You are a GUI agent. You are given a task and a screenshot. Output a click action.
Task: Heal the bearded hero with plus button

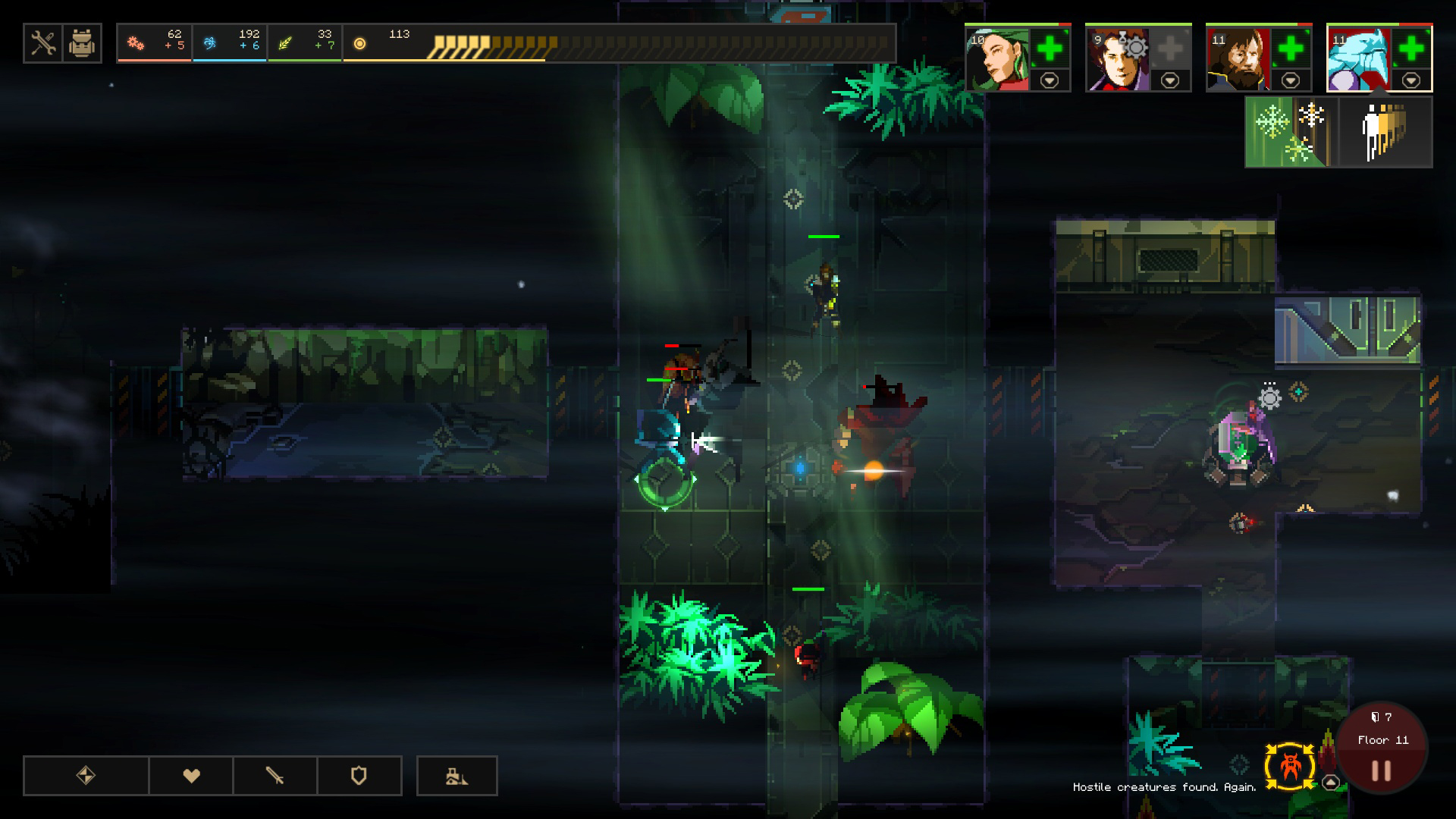(1291, 49)
